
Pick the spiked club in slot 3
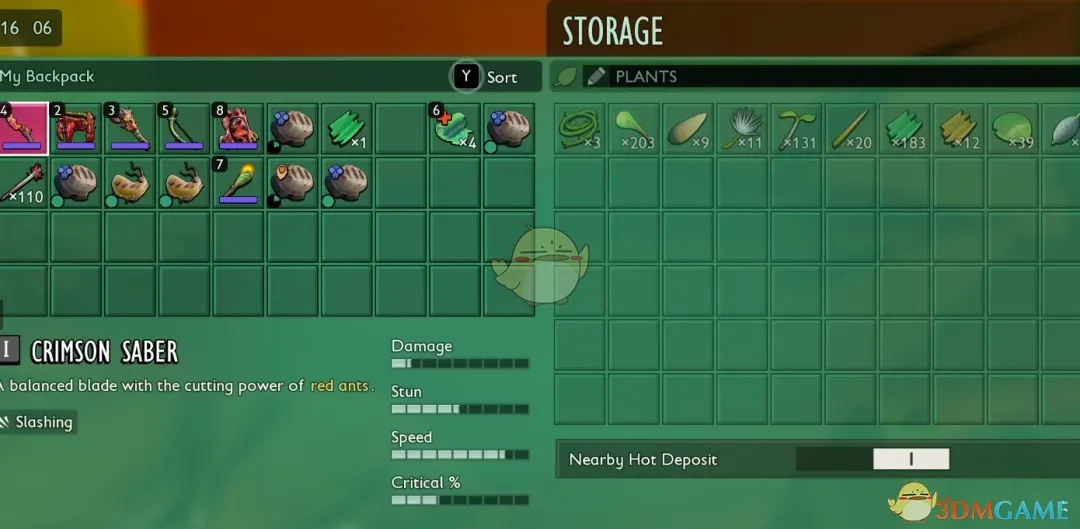pyautogui.click(x=128, y=128)
